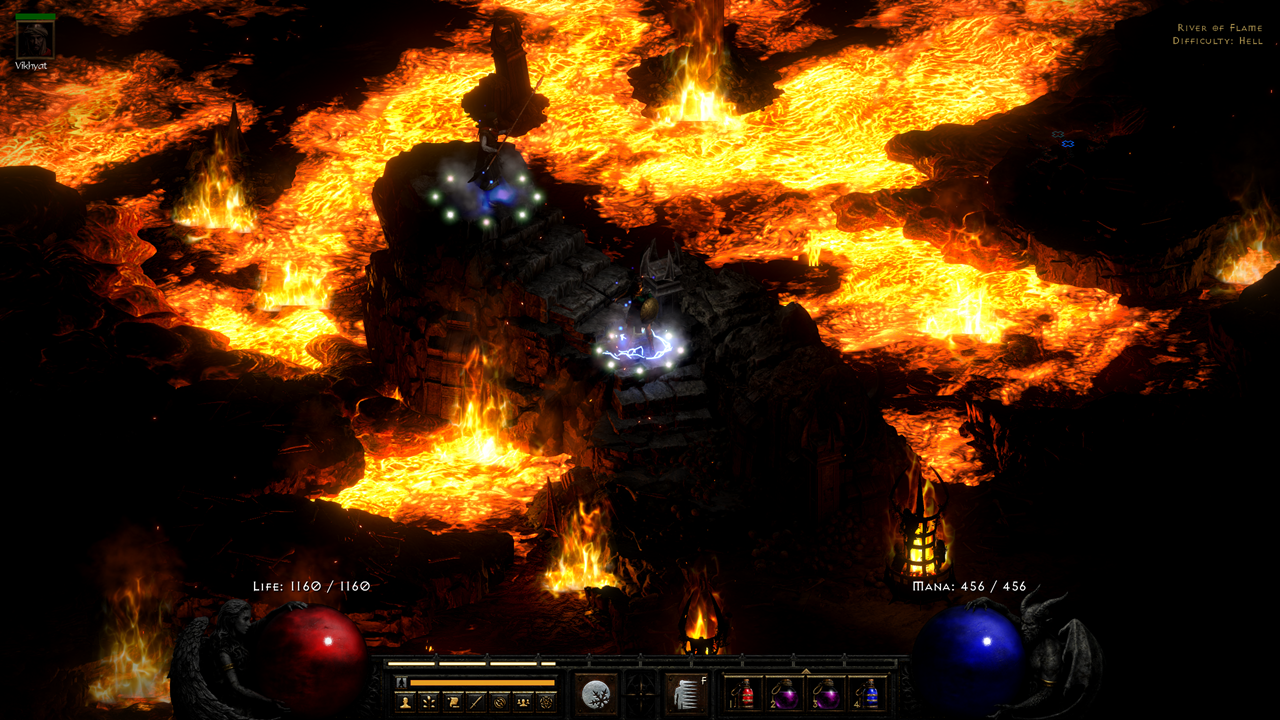Open the character screen from the mini panel
The width and height of the screenshot is (1280, 720).
coord(404,701)
